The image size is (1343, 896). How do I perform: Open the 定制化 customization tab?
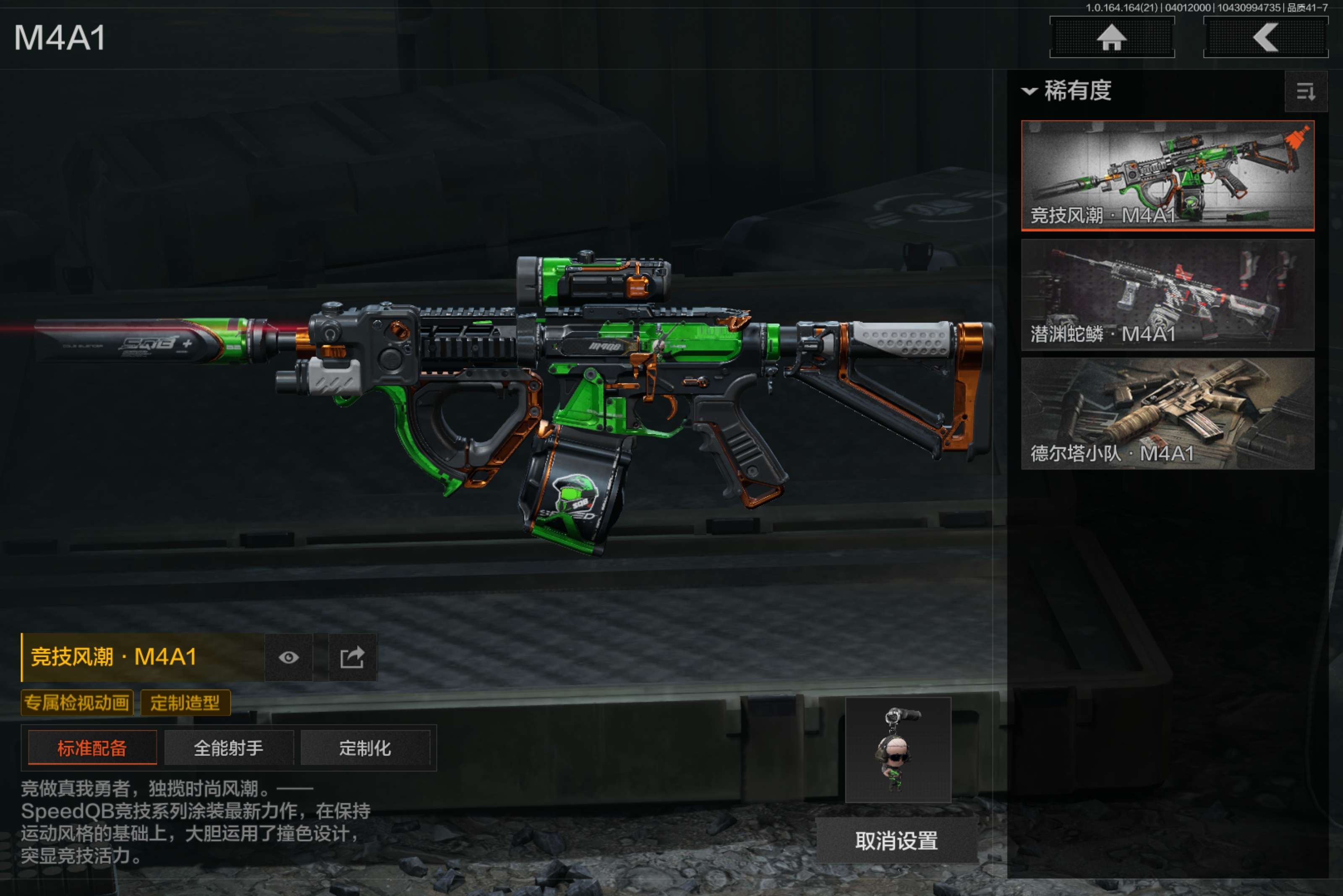click(x=365, y=748)
